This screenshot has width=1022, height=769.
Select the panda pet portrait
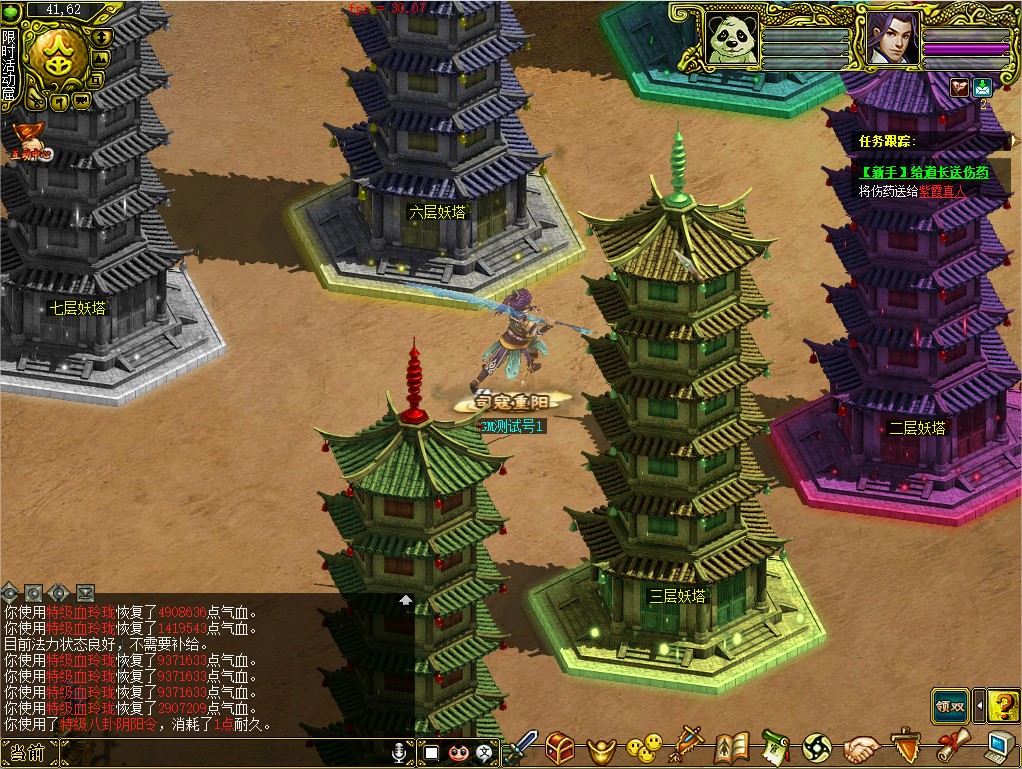point(731,39)
